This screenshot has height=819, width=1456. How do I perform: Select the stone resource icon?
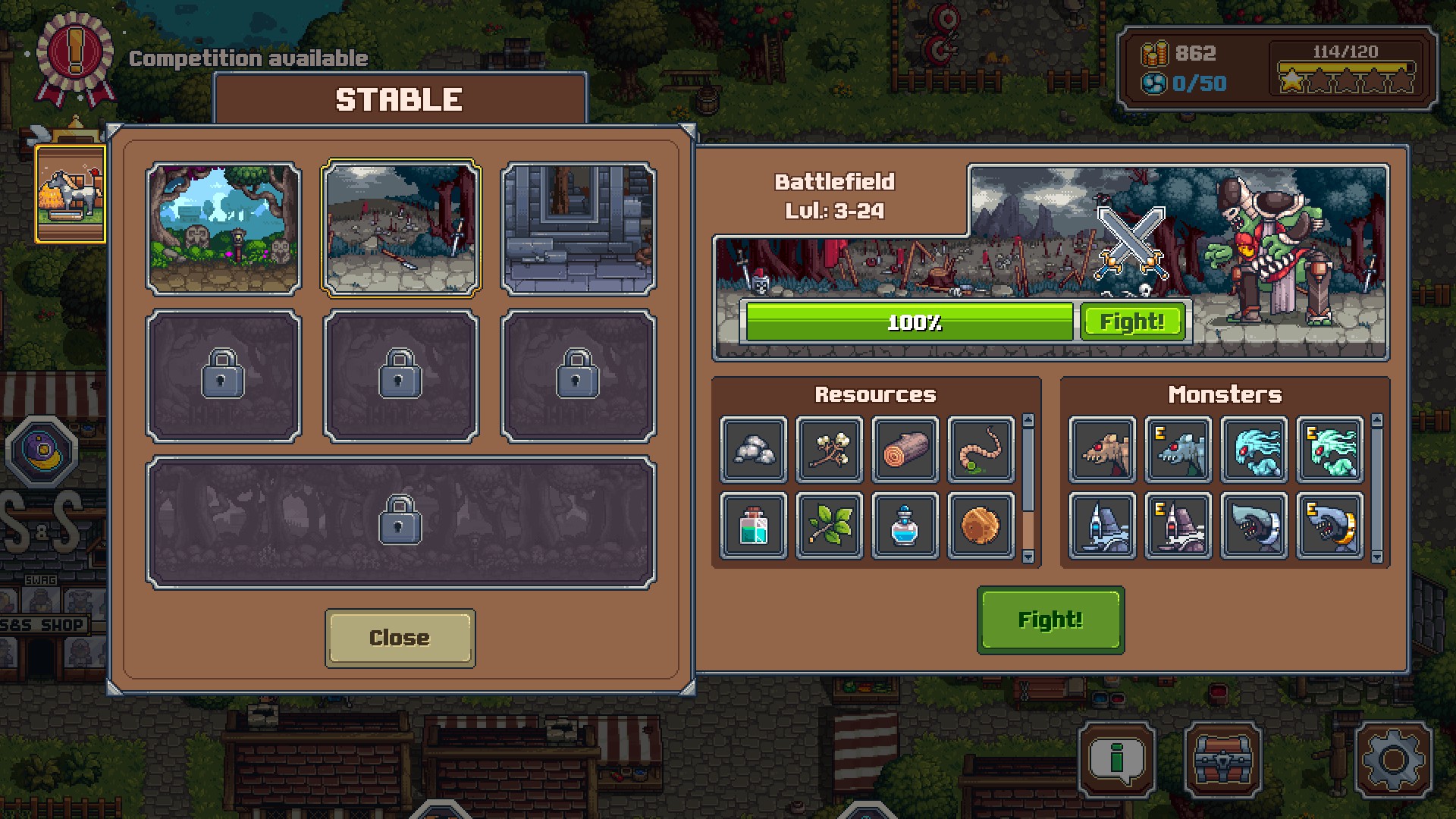tap(754, 450)
